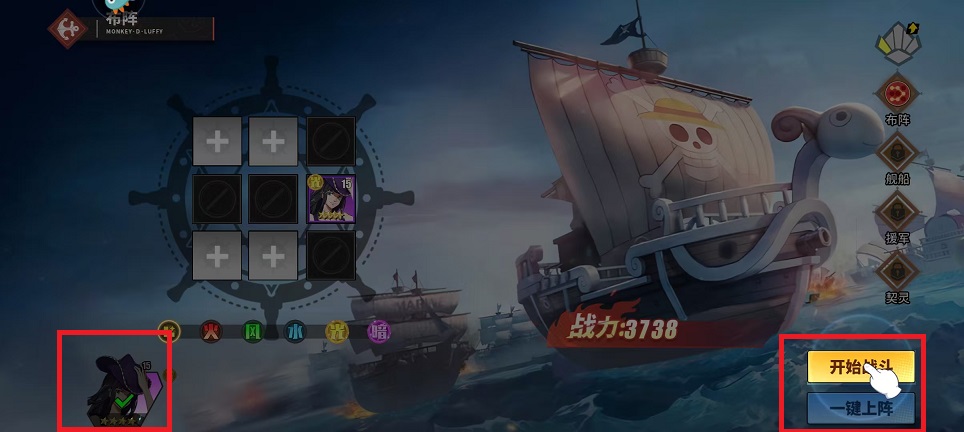Open the locked 契灵 spirit tab
The width and height of the screenshot is (964, 432).
pos(897,269)
